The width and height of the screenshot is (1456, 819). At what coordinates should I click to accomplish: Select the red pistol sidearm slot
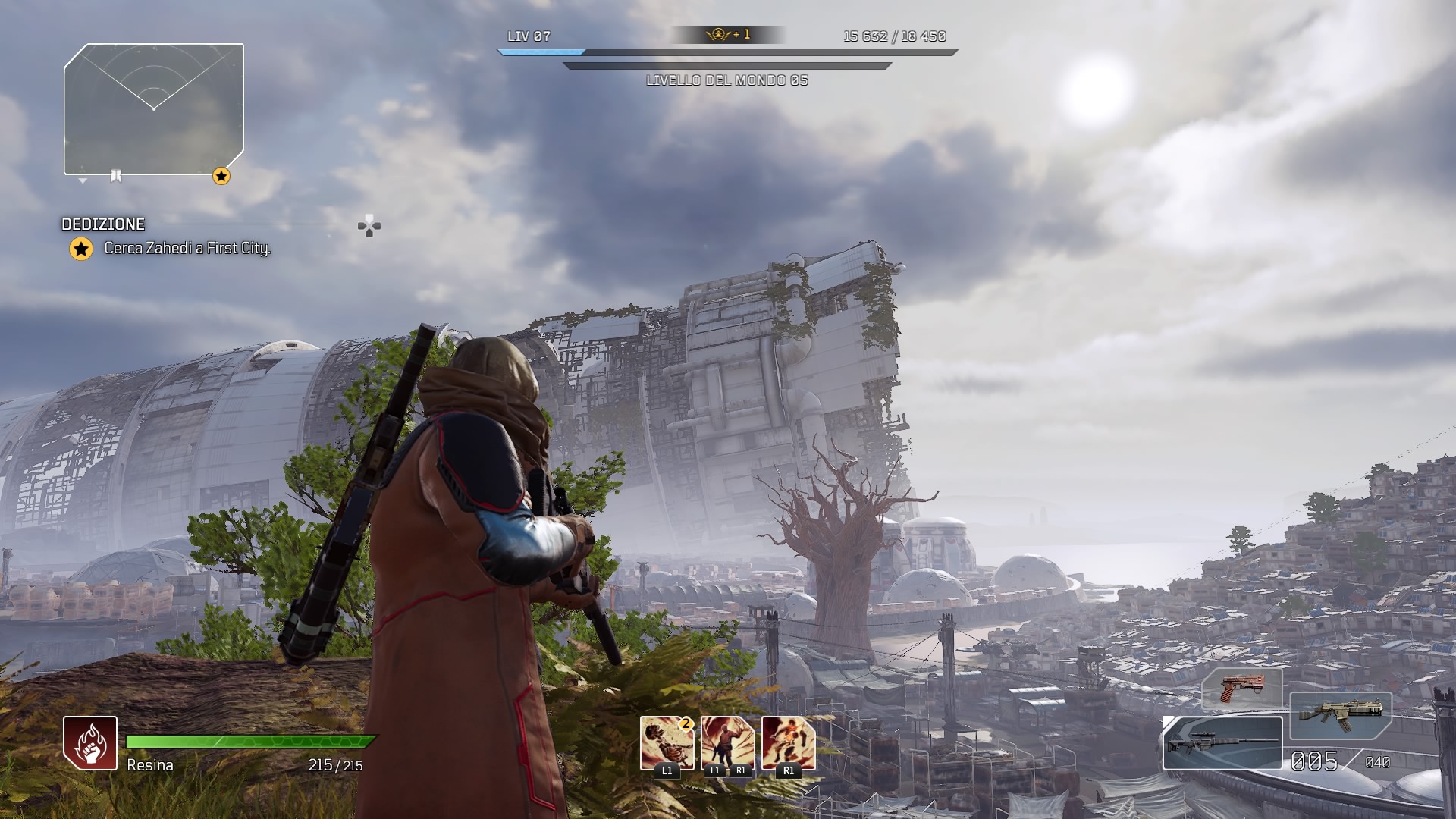[1241, 688]
